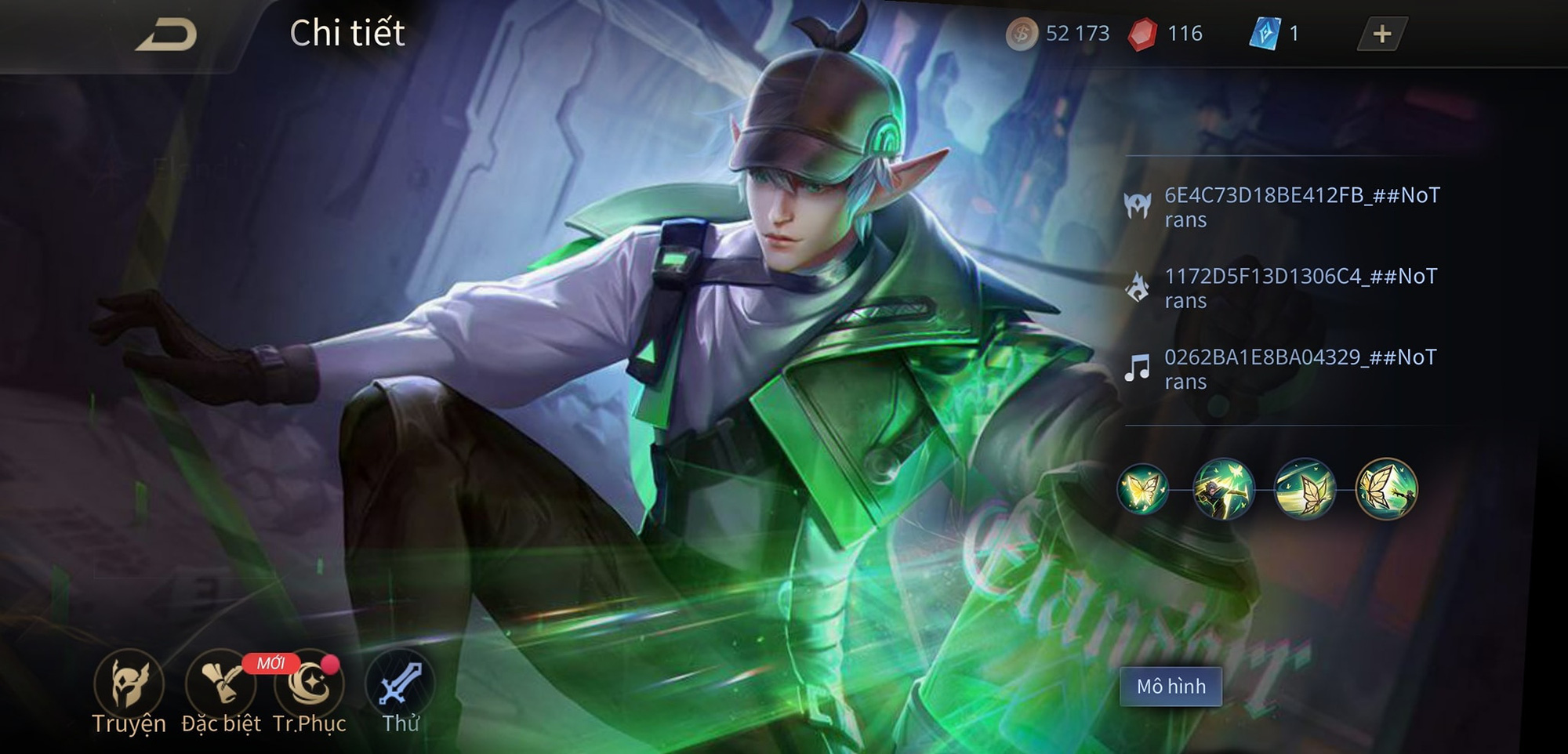1568x754 pixels.
Task: Click the gold coin currency icon
Action: (1022, 34)
